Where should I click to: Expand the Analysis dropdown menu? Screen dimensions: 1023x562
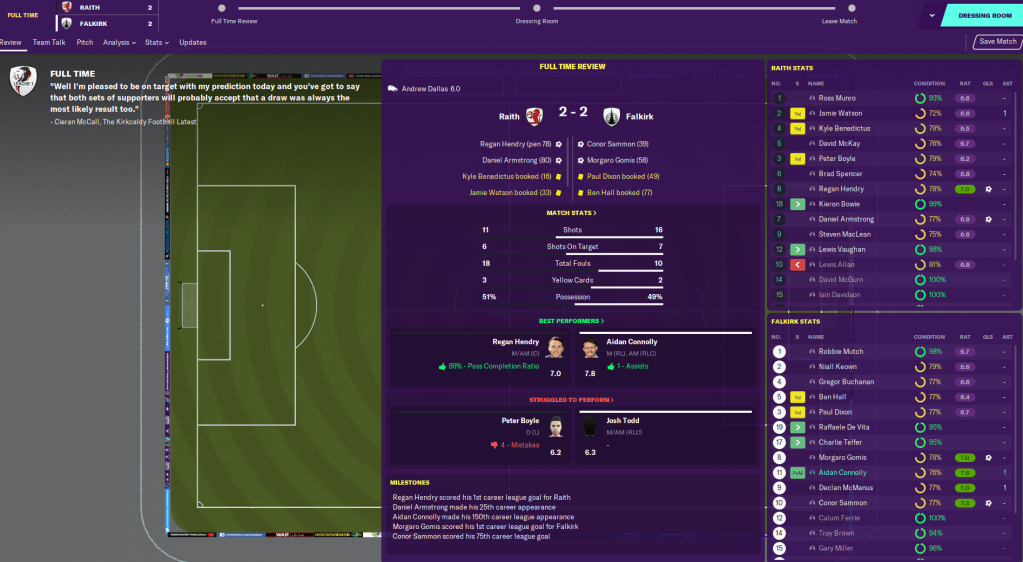(x=120, y=43)
